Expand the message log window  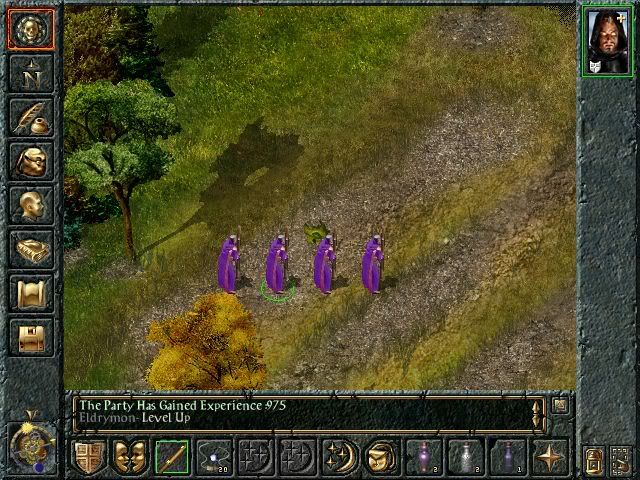pyautogui.click(x=561, y=405)
